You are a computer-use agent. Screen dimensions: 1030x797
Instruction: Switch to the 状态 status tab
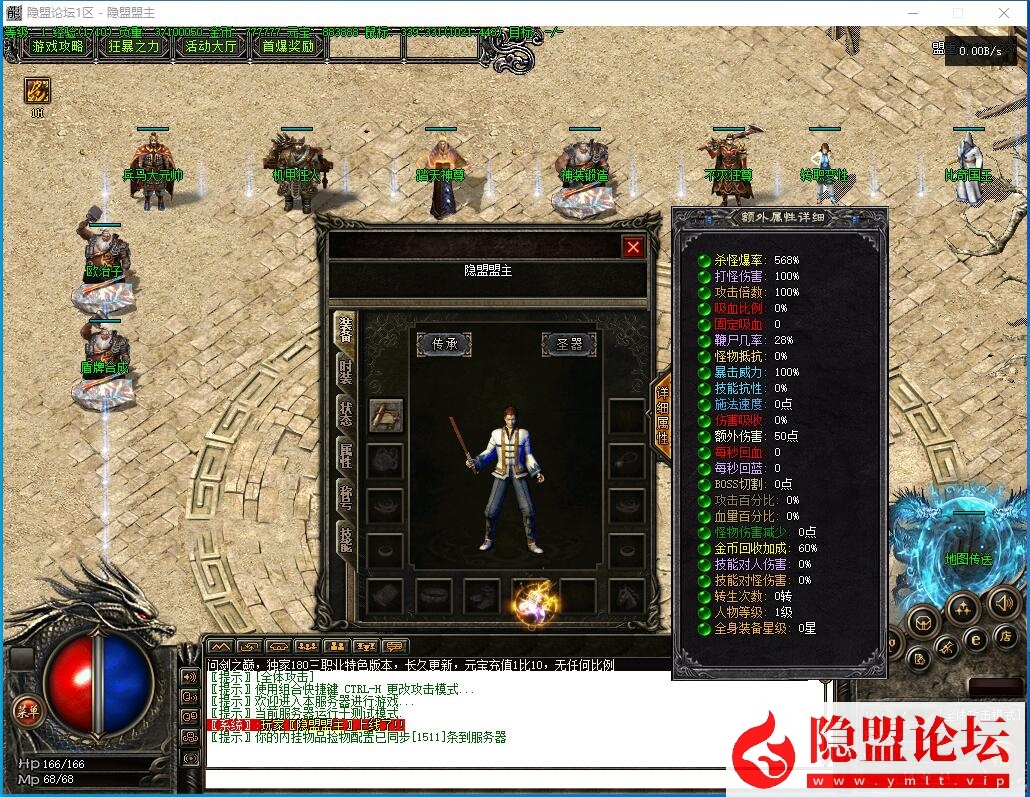pos(345,415)
